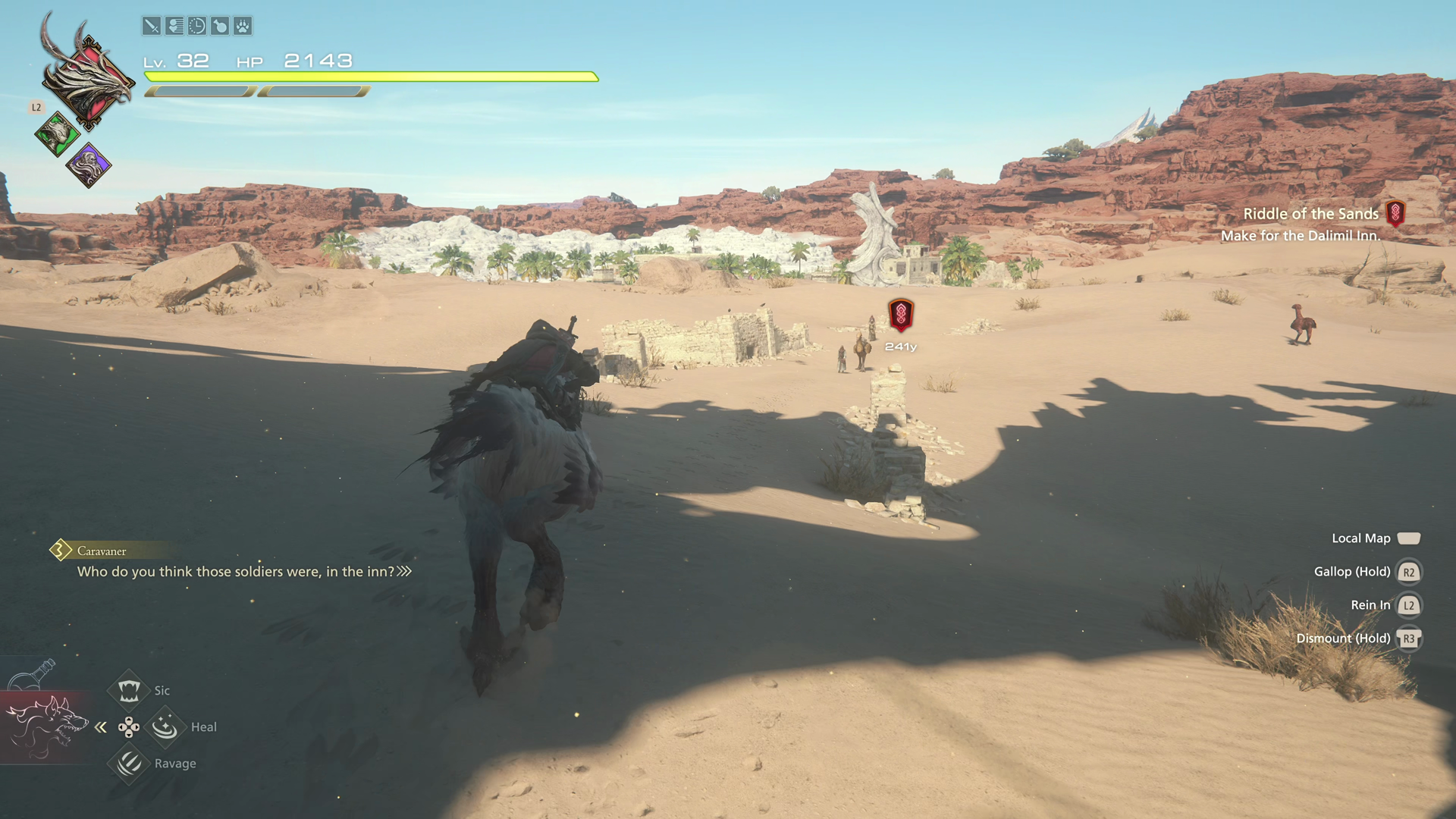1456x819 pixels.
Task: Open the Local Map
Action: (x=1407, y=538)
